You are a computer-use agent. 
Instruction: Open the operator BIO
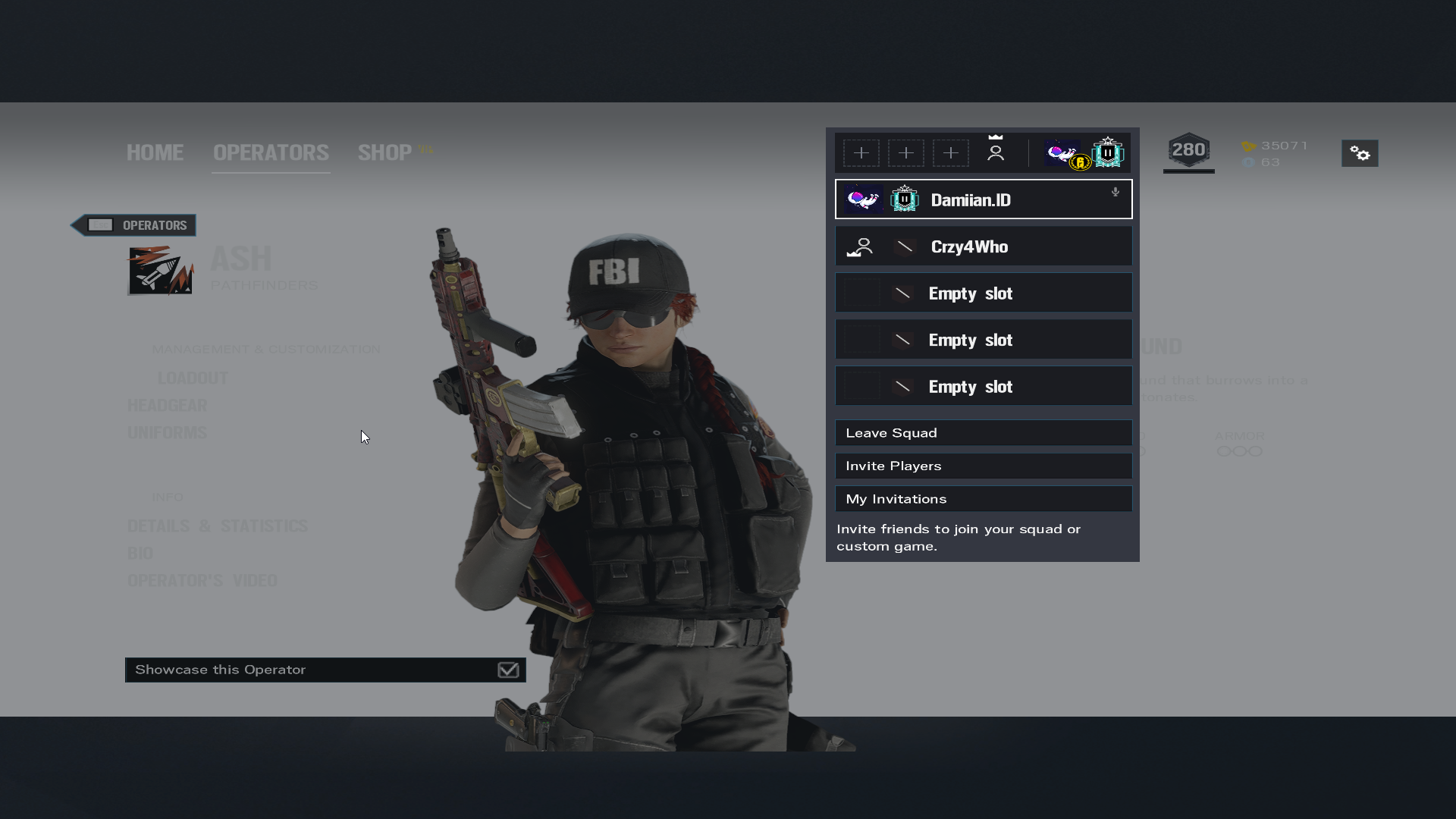[x=140, y=554]
